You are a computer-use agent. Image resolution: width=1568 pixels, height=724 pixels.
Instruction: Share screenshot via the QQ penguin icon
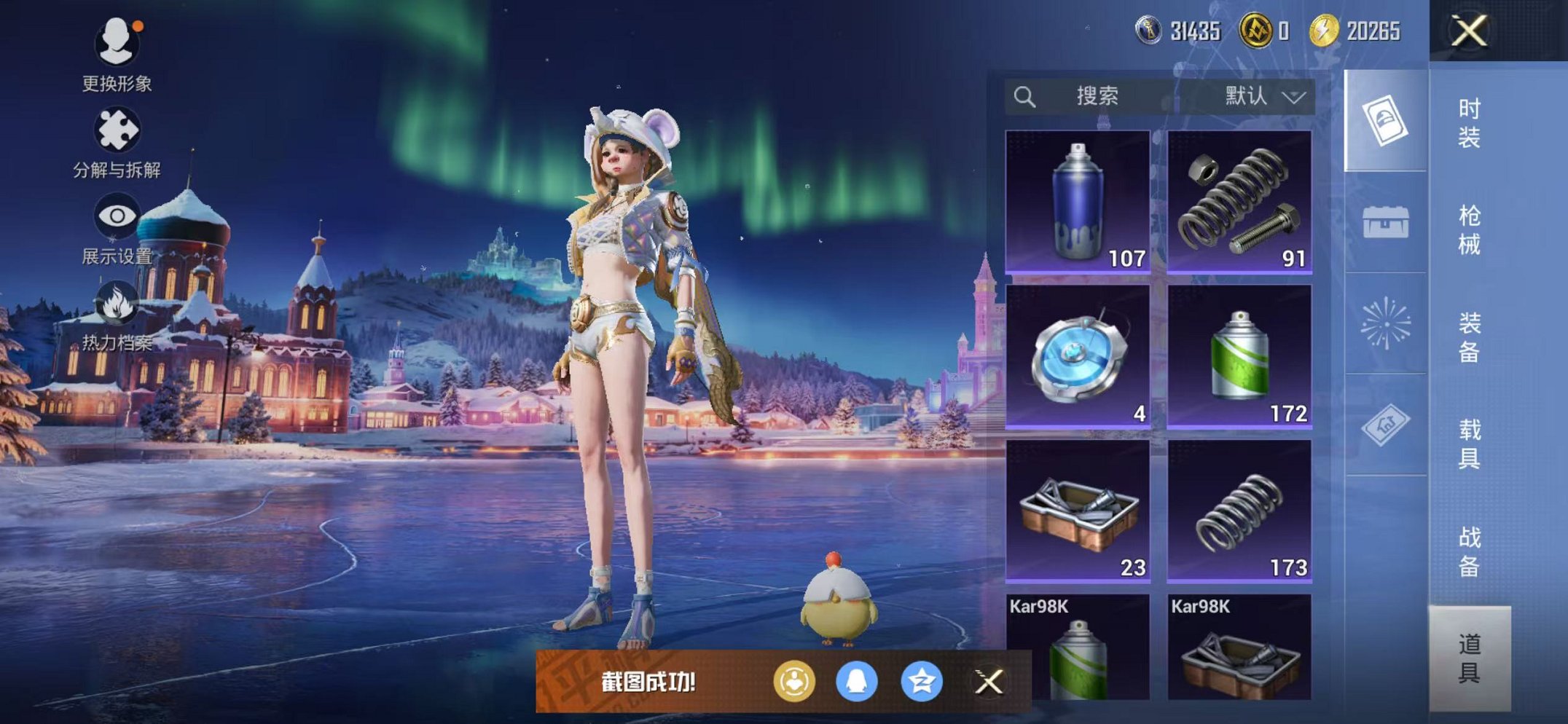pyautogui.click(x=856, y=682)
